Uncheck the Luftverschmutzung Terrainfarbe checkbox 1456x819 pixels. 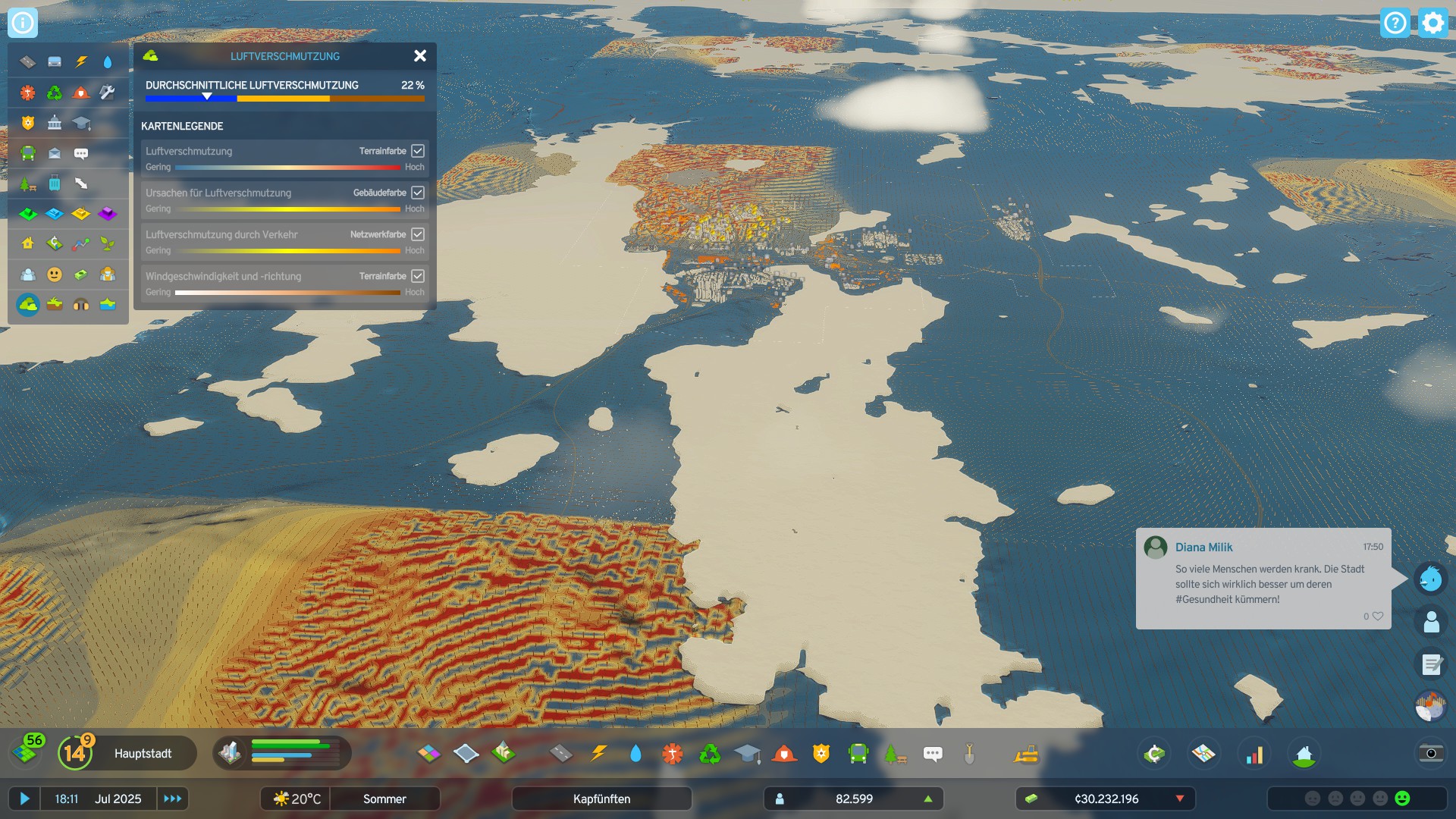pyautogui.click(x=418, y=151)
